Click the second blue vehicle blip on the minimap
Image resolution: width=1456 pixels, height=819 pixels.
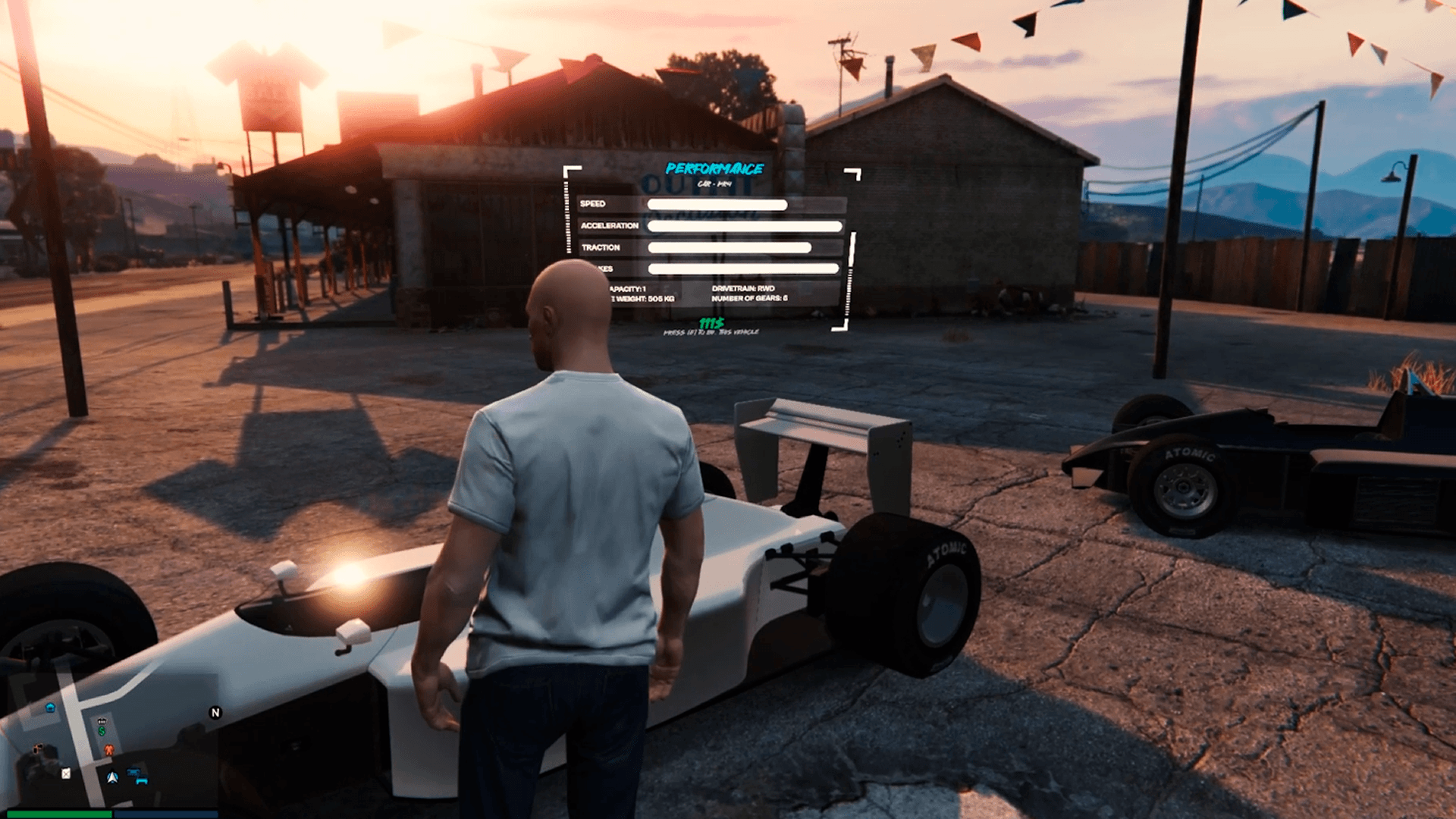coord(142,780)
